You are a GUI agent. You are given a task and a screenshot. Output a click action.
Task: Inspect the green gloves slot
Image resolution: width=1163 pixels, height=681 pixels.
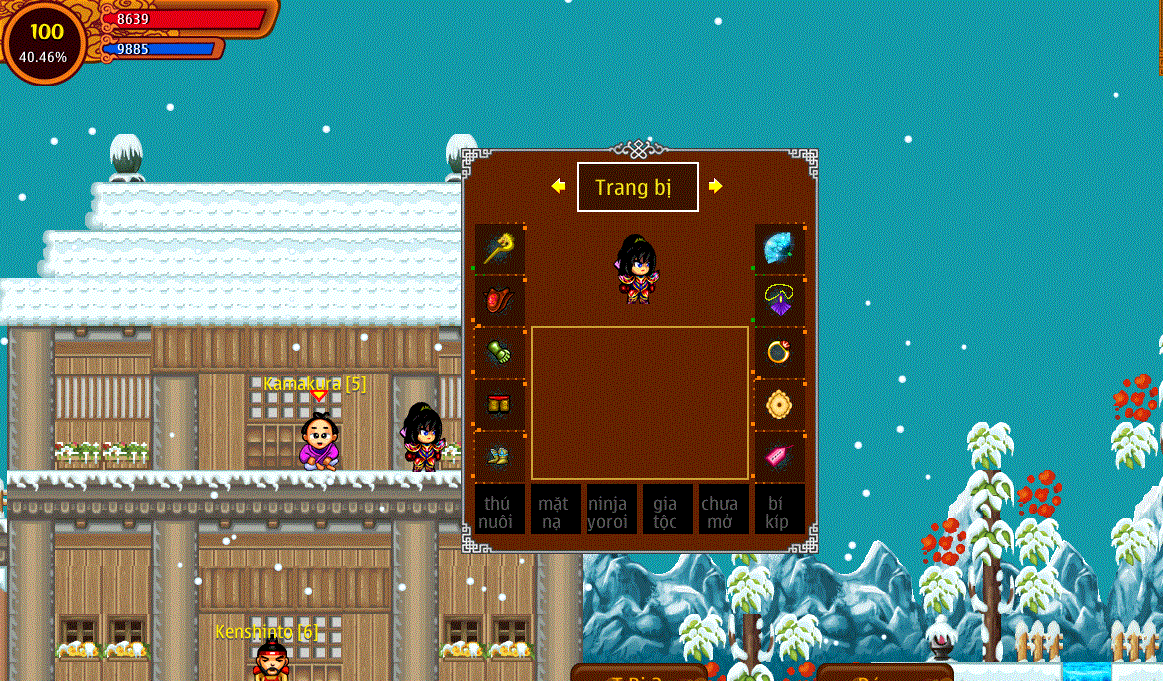click(500, 352)
